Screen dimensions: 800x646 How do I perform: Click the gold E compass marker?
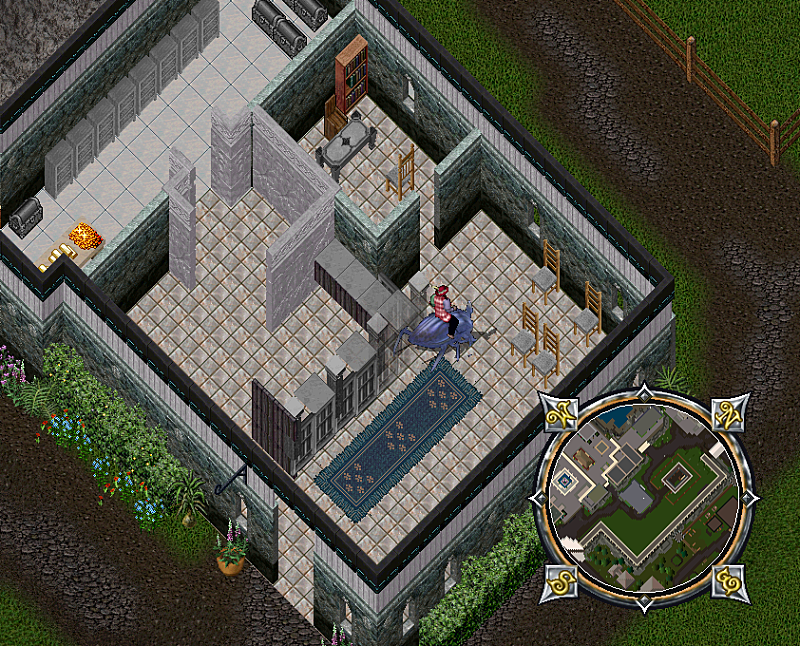point(730,580)
